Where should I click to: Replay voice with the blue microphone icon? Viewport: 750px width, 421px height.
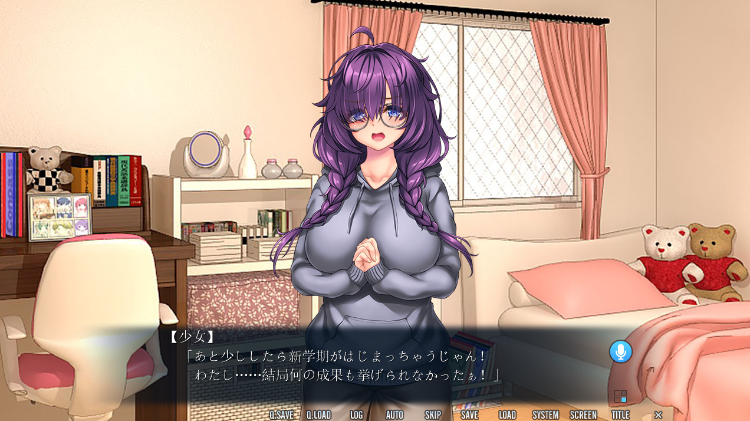[621, 351]
